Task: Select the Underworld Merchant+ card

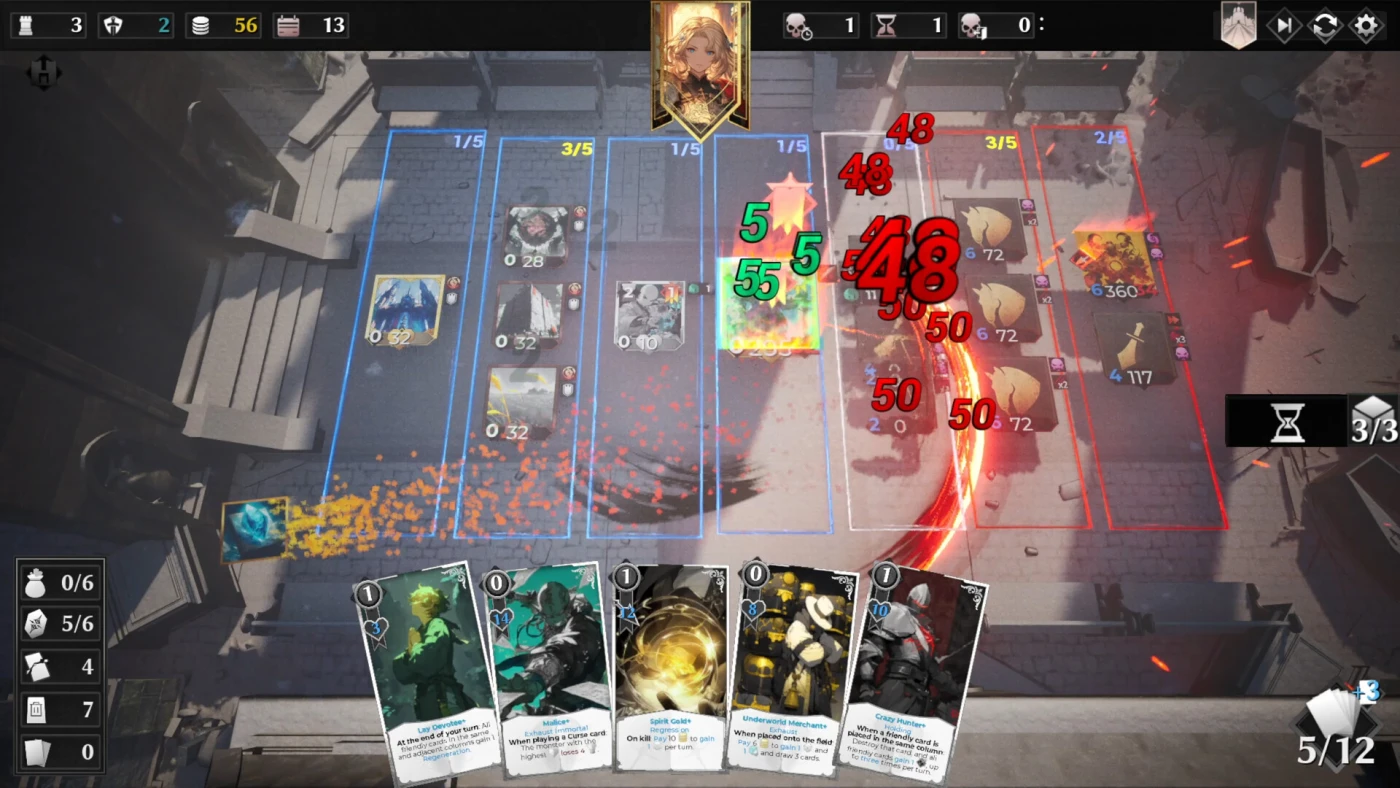Action: tap(790, 668)
